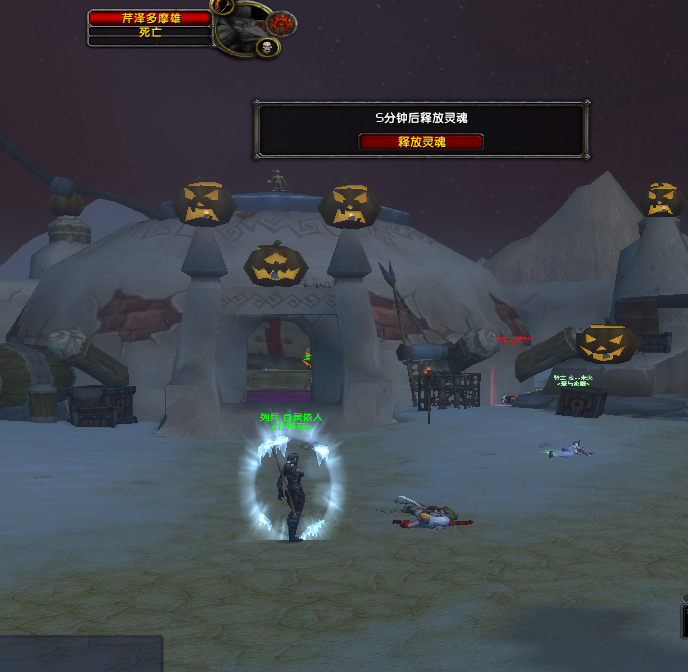This screenshot has width=688, height=672.
Task: Click the bow class icon above target portrait
Action: [x=224, y=5]
